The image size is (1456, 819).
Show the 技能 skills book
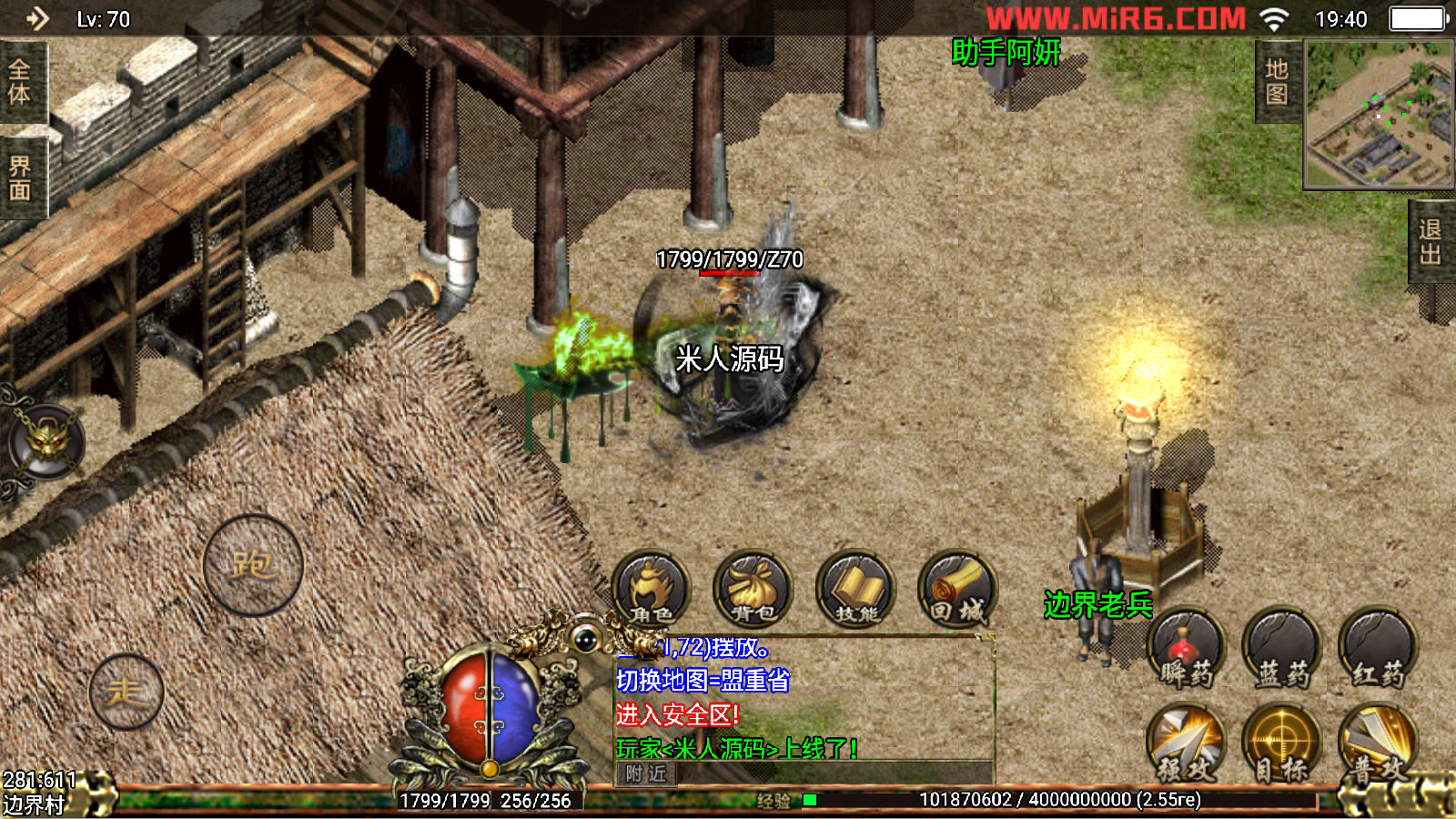tap(855, 589)
